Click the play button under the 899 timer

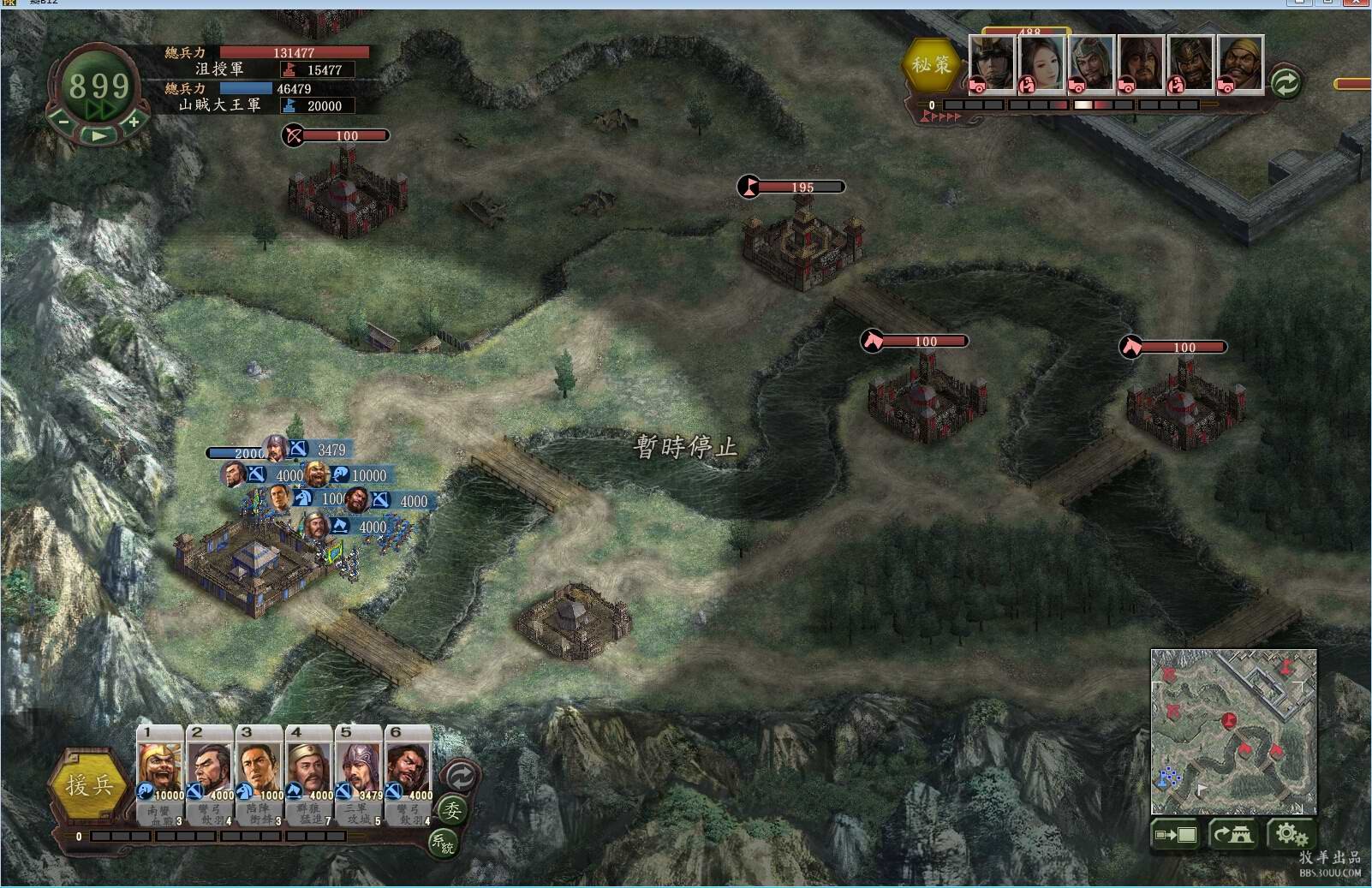pyautogui.click(x=98, y=135)
